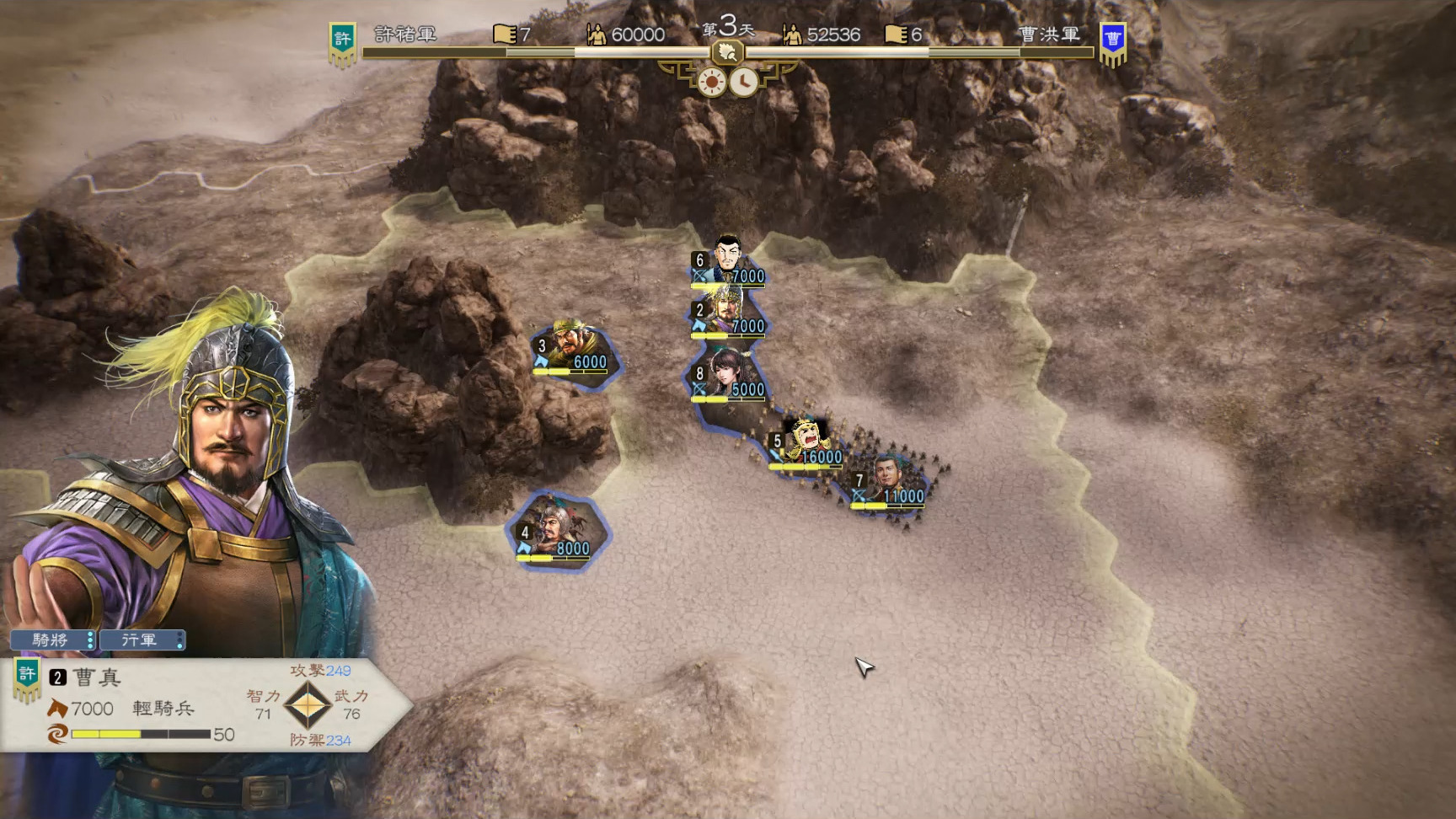Viewport: 1456px width, 819px height.
Task: Open the 騎將 trait tag
Action: pos(52,640)
